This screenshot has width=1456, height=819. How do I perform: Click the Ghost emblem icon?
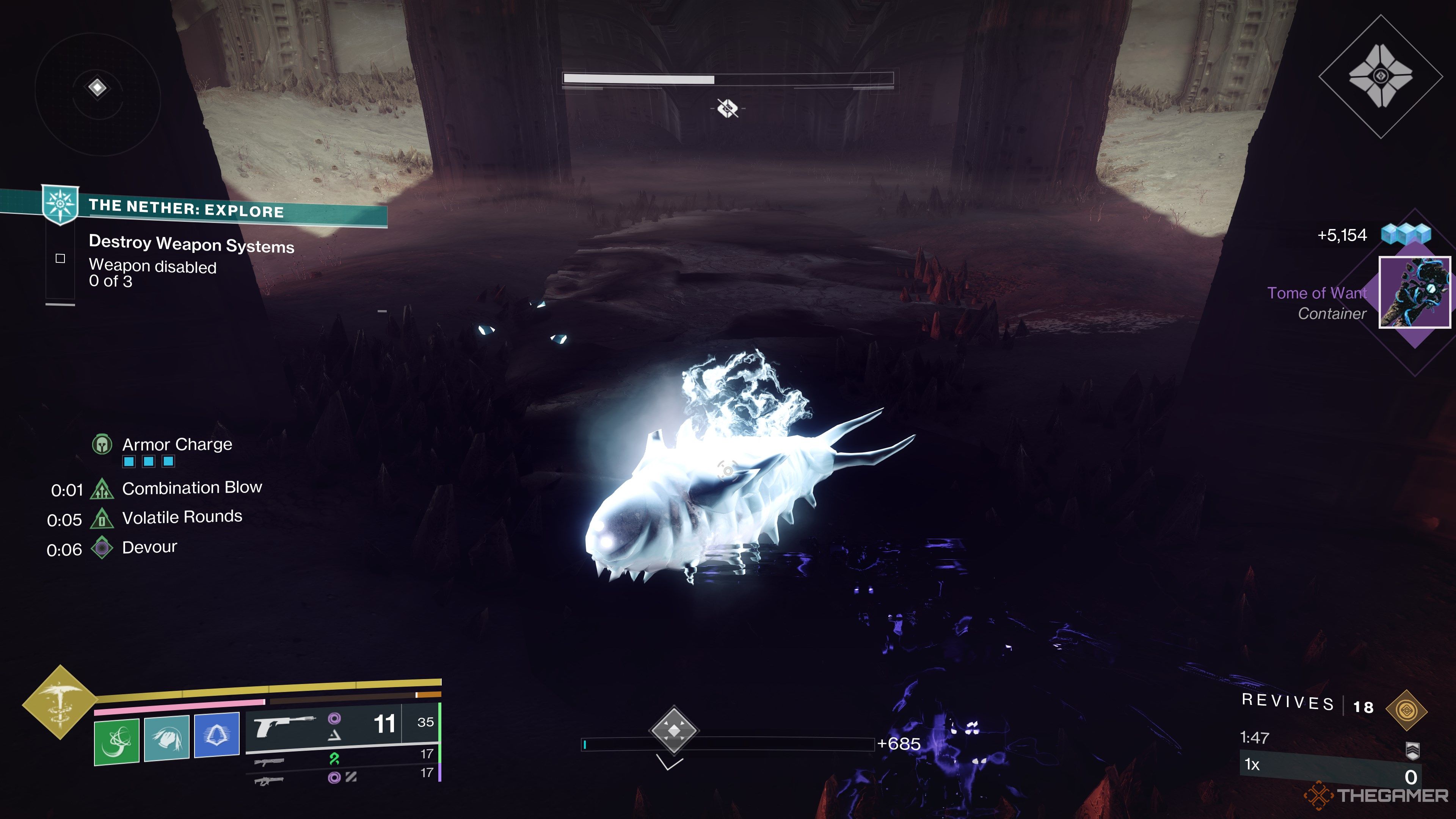click(1380, 76)
